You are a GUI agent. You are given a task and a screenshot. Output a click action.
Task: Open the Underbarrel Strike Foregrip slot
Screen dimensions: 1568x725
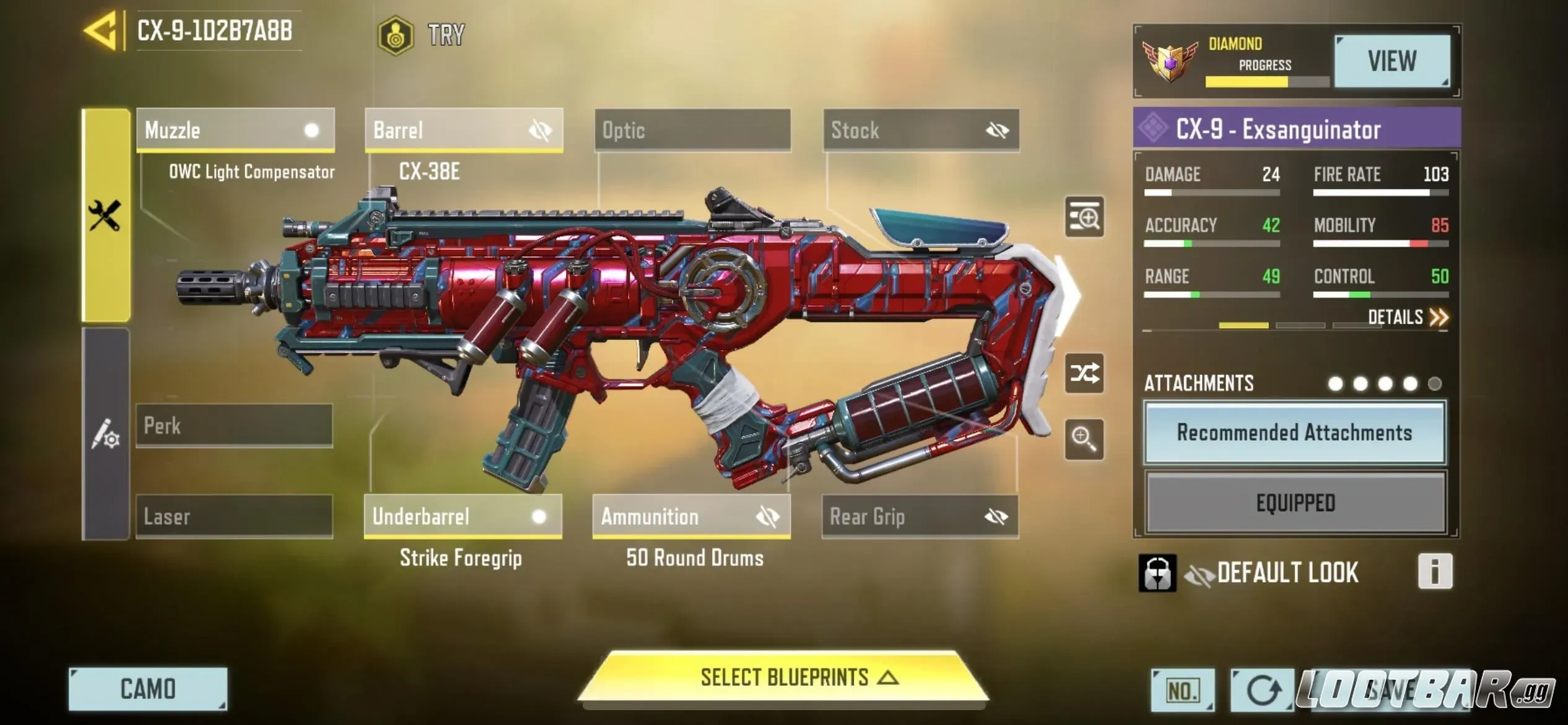463,516
